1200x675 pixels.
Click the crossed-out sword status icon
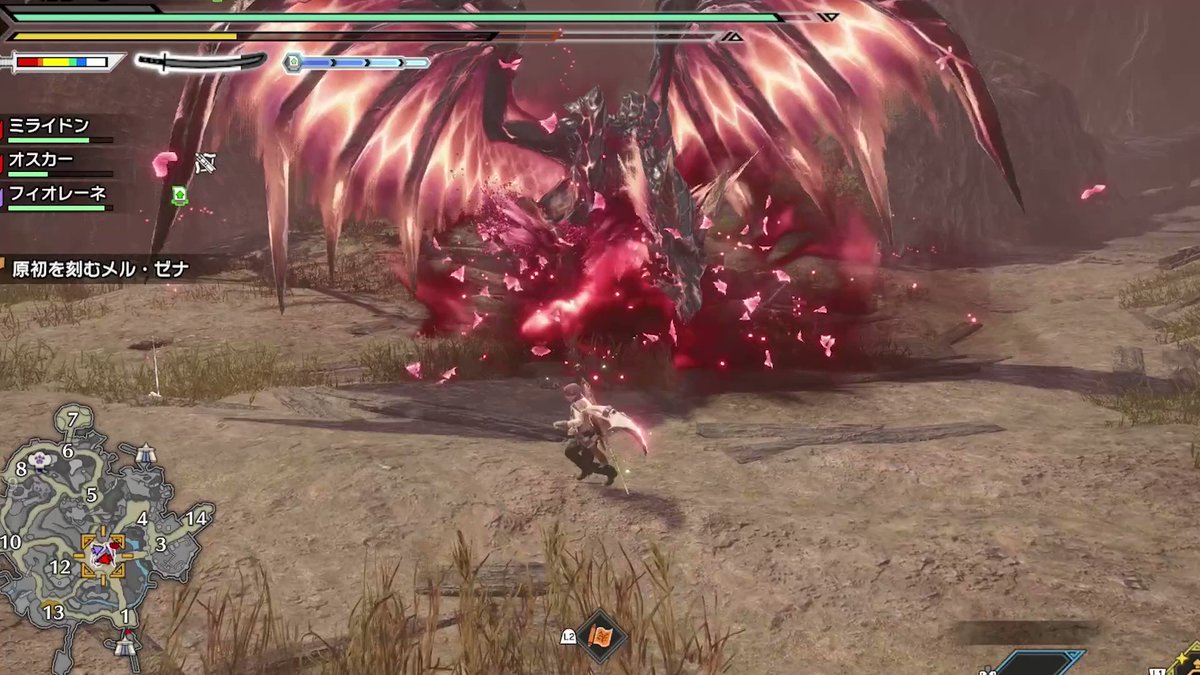[206, 163]
